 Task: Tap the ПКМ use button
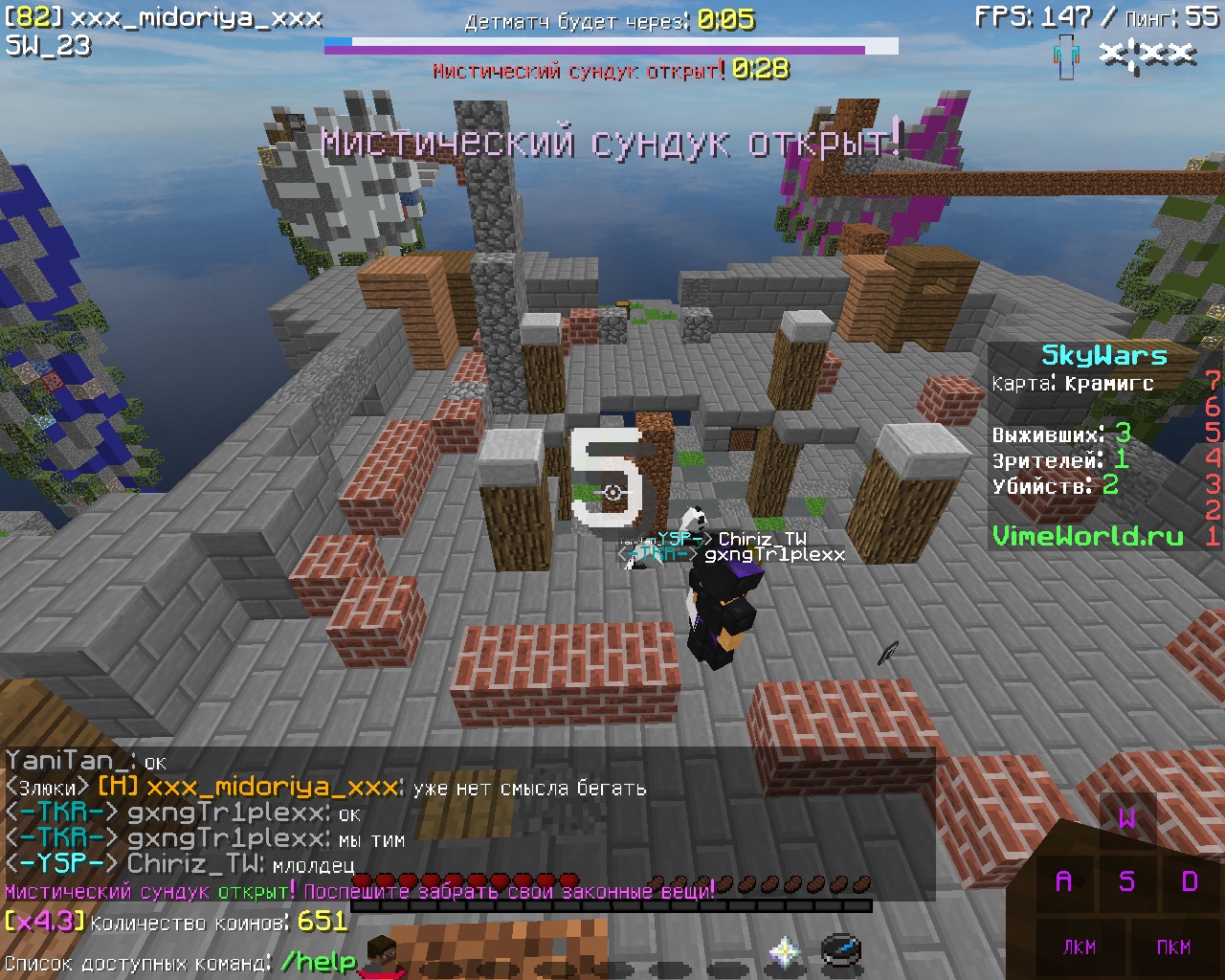pyautogui.click(x=1175, y=948)
